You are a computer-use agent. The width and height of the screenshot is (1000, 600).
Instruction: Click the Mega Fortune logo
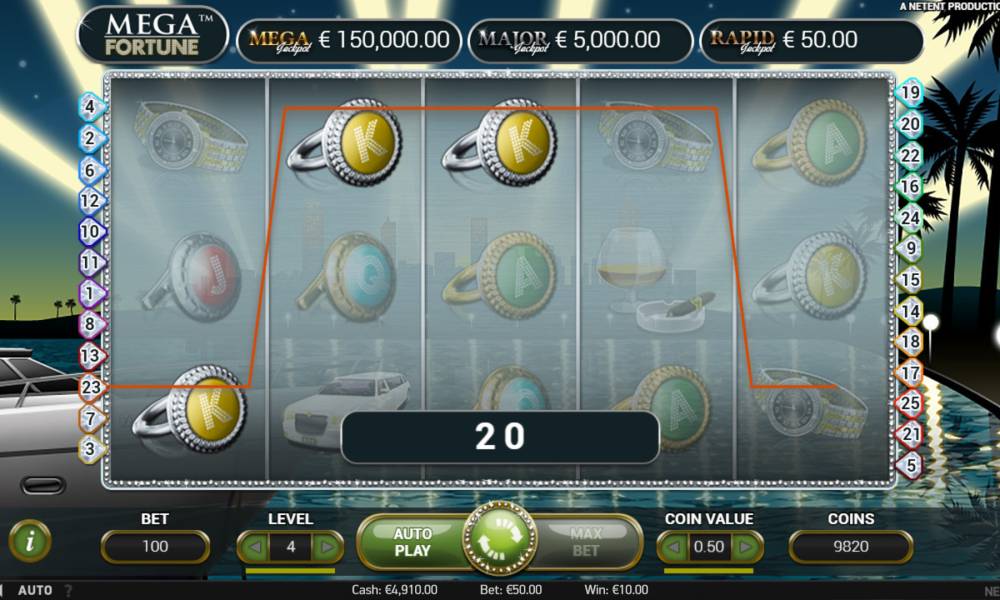[153, 35]
